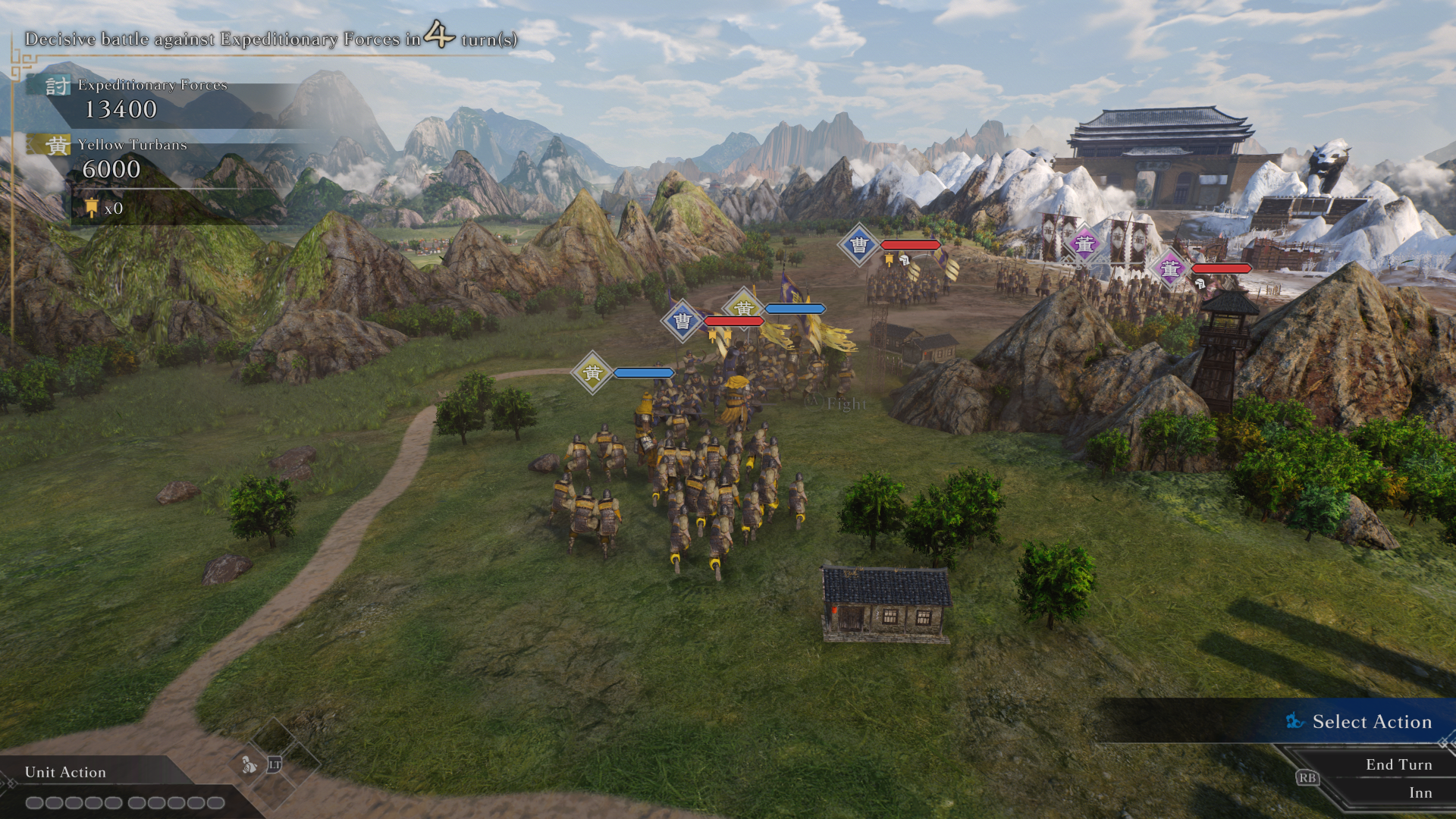Viewport: 1456px width, 819px height.
Task: Open the Inn option
Action: tap(1420, 792)
